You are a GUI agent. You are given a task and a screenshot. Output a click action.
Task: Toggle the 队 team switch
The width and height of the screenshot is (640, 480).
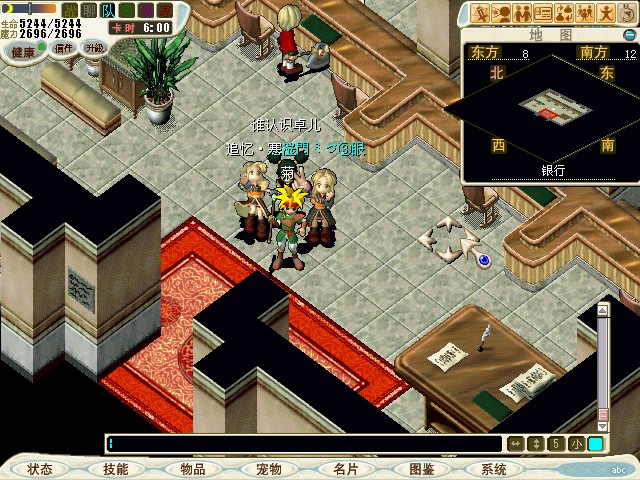click(x=106, y=9)
